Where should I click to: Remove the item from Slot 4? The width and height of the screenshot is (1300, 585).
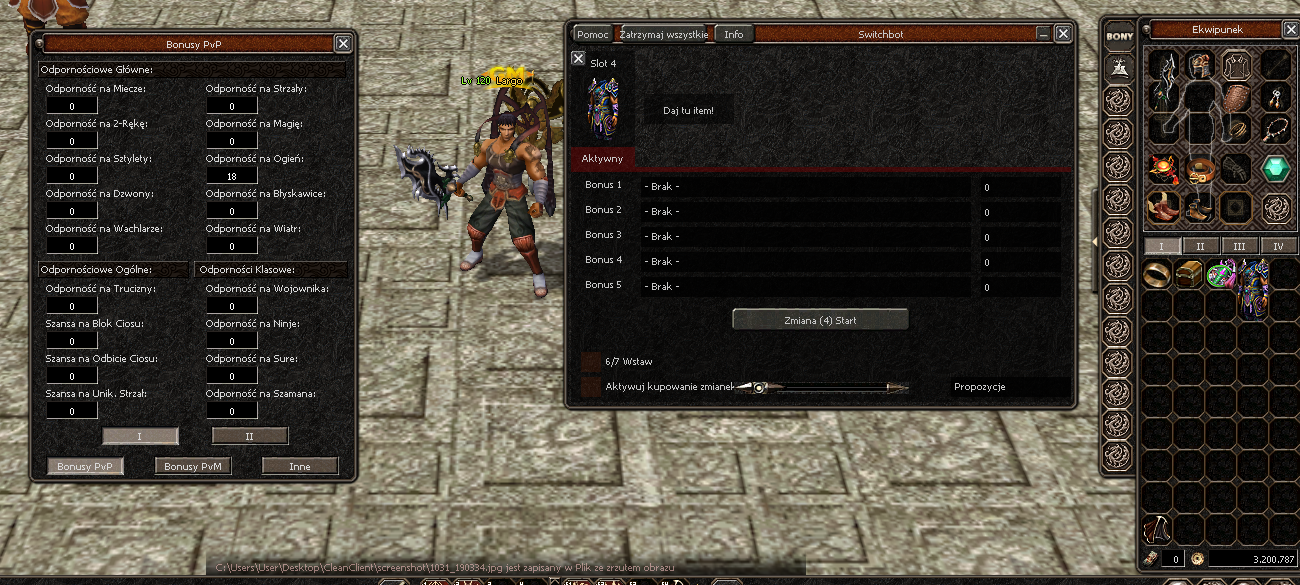coord(578,59)
